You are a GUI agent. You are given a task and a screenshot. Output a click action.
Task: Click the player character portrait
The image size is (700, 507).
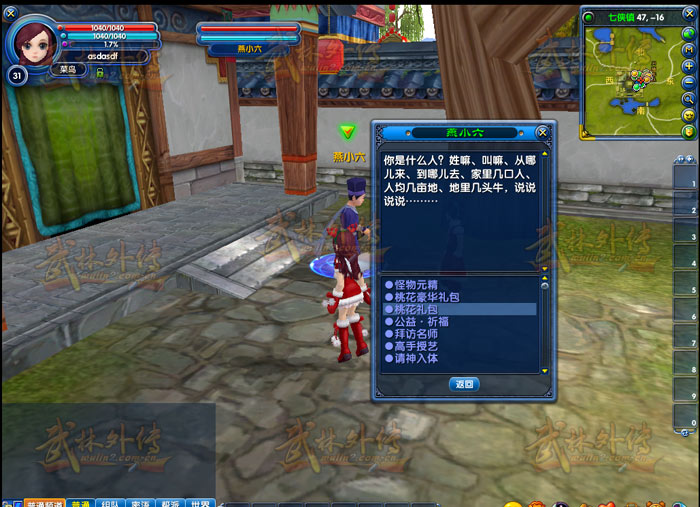[x=33, y=40]
